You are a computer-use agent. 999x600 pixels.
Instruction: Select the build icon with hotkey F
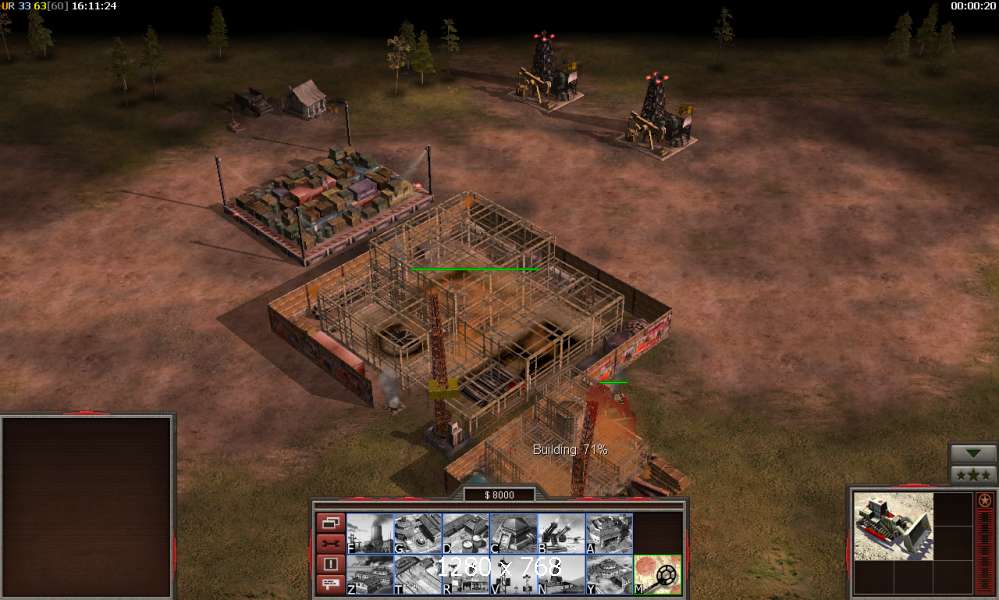369,533
